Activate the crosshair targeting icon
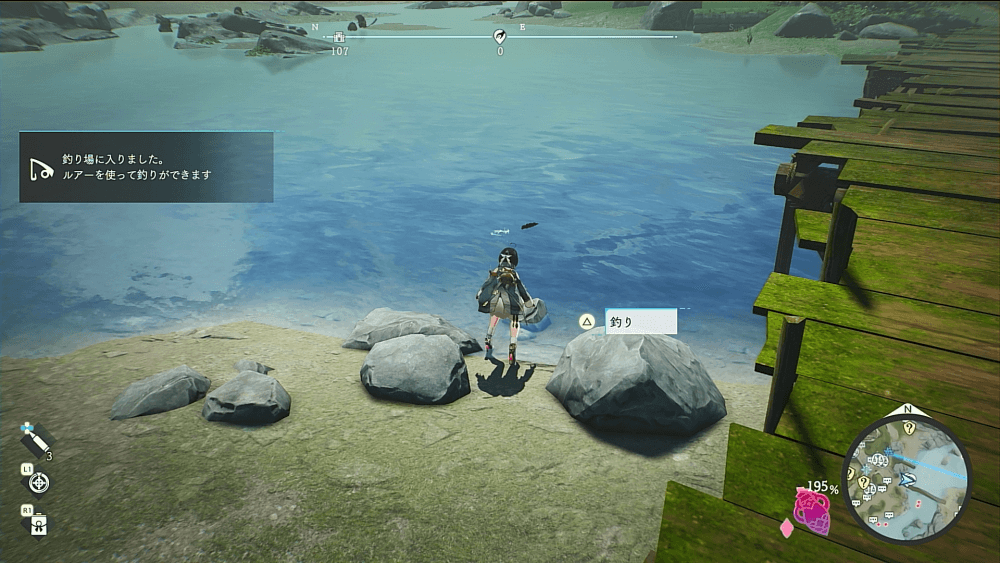Viewport: 1000px width, 563px height. point(40,483)
